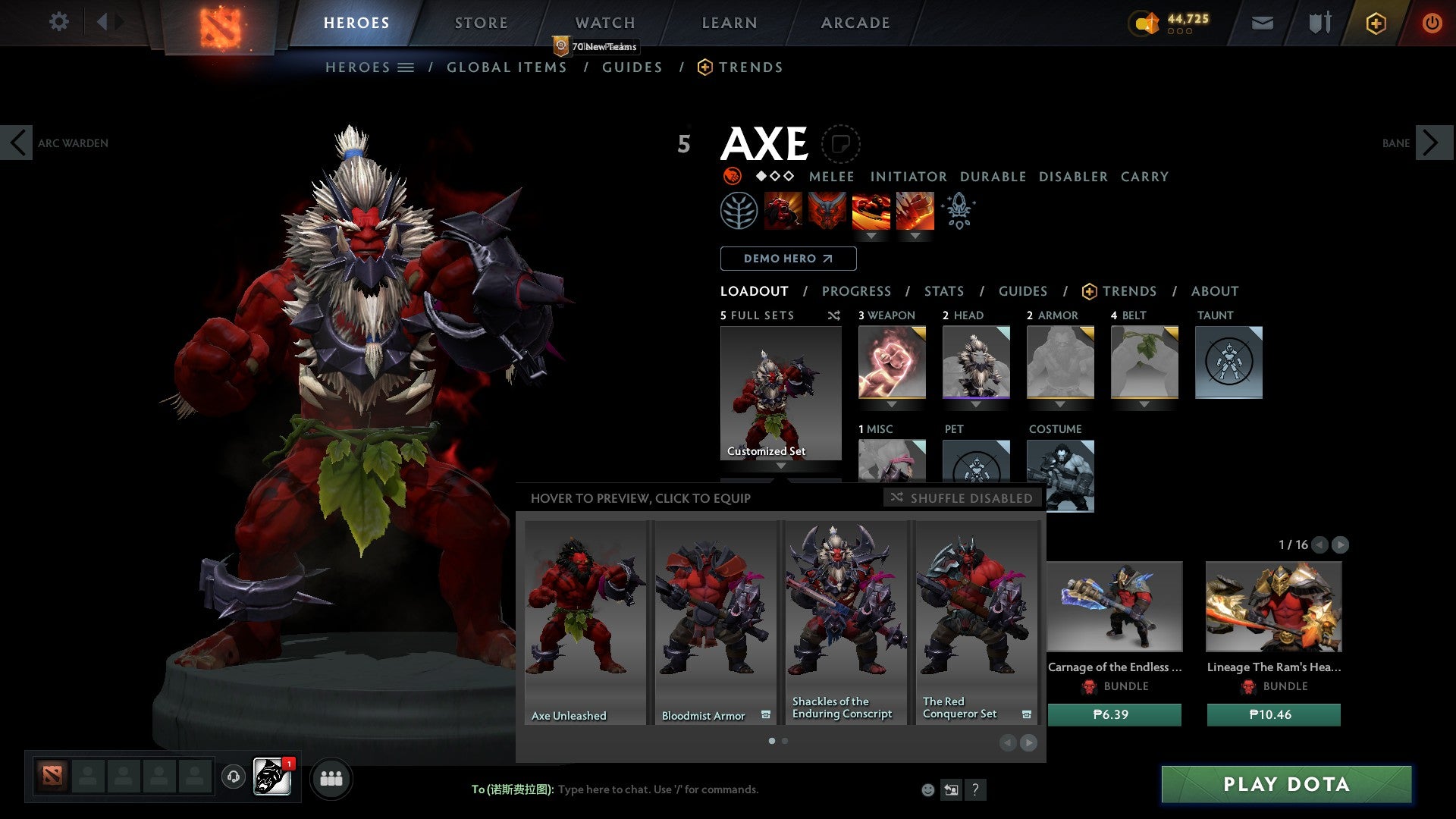Open the Aghanim's Scepter upgrade icon
1456x819 pixels.
[958, 210]
